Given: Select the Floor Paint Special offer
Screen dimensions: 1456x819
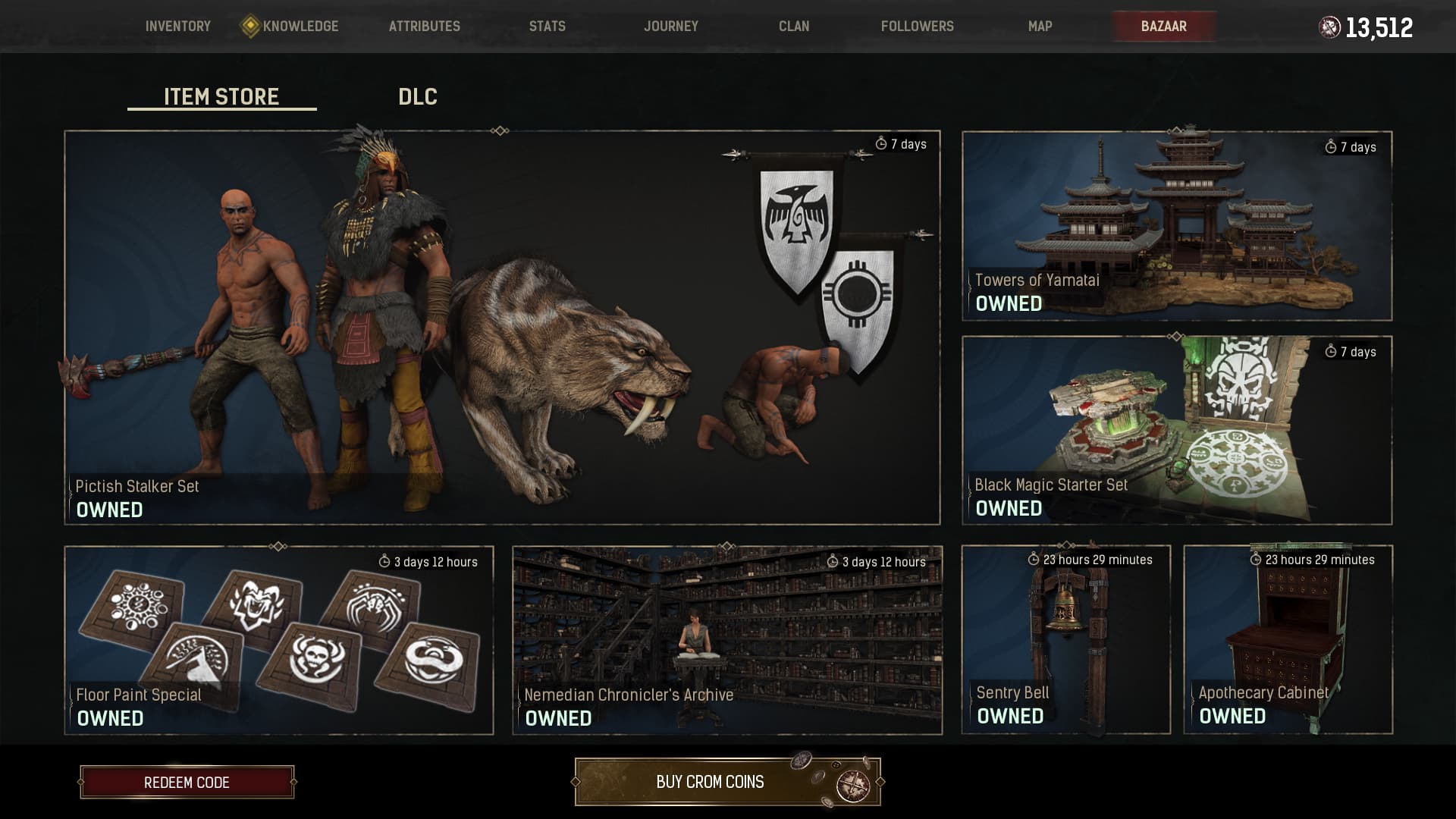Looking at the screenshot, I should tap(279, 640).
